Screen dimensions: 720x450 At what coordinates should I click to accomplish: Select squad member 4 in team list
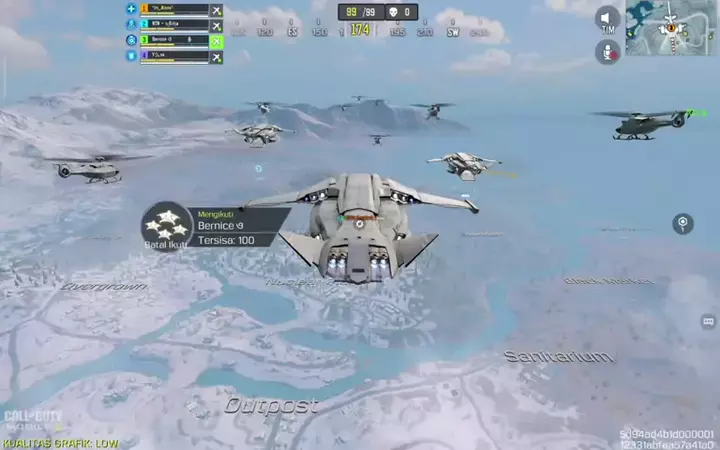174,57
